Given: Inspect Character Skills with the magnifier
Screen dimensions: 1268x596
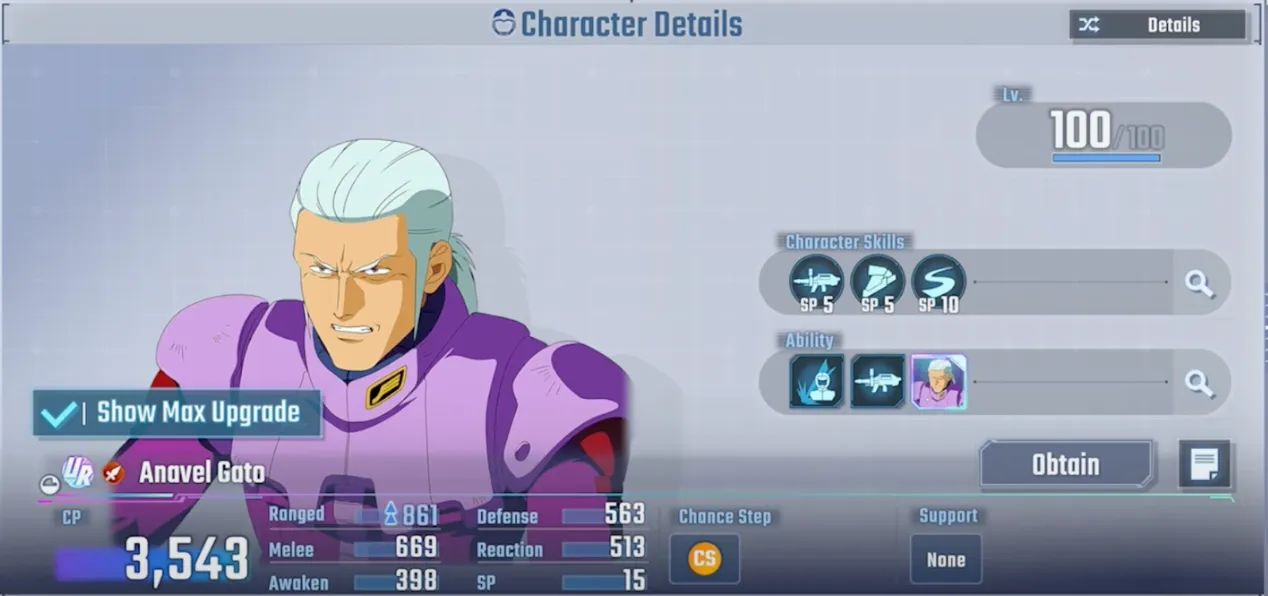Looking at the screenshot, I should coord(1198,283).
